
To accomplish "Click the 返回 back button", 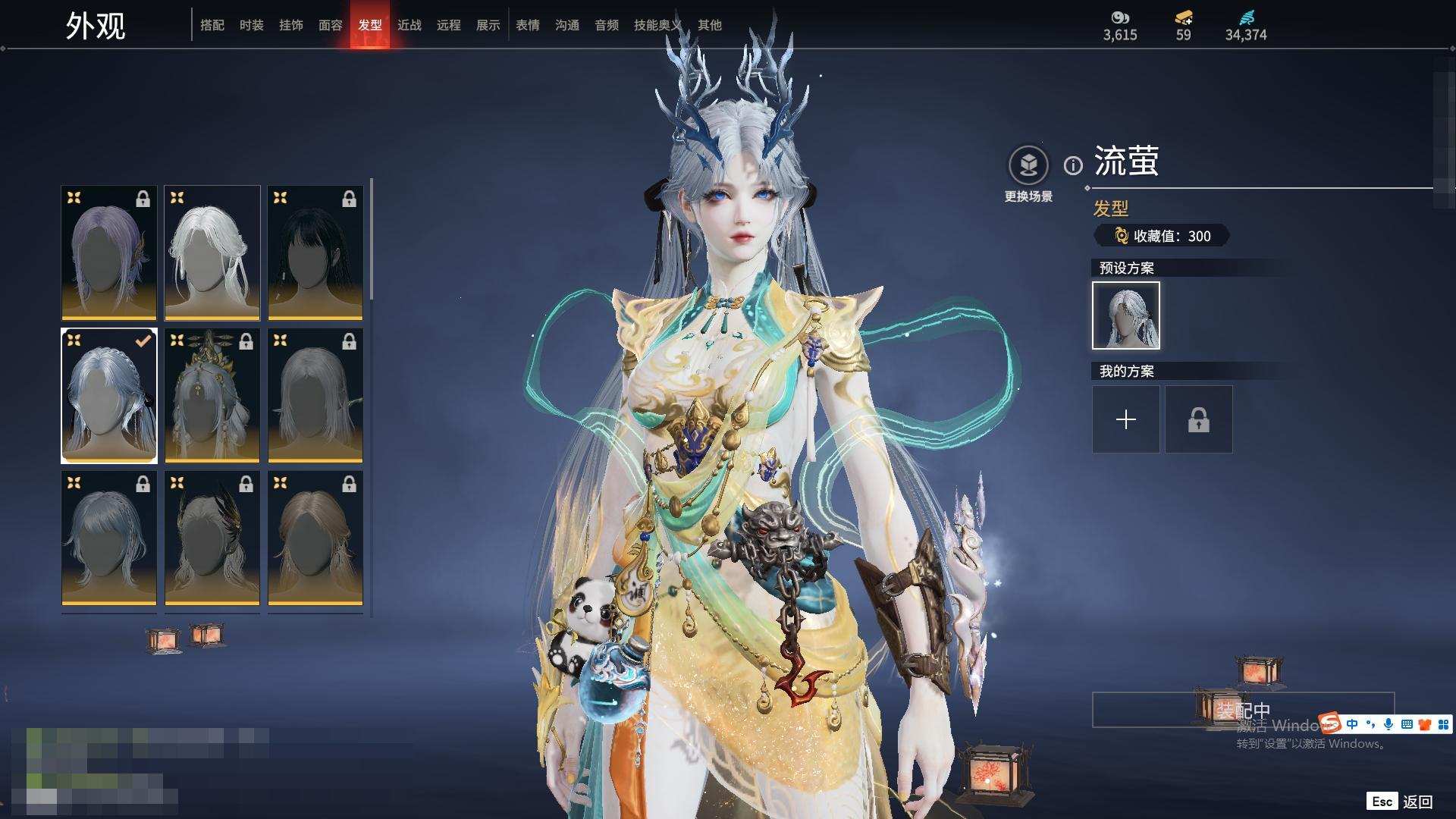I will point(1417,802).
